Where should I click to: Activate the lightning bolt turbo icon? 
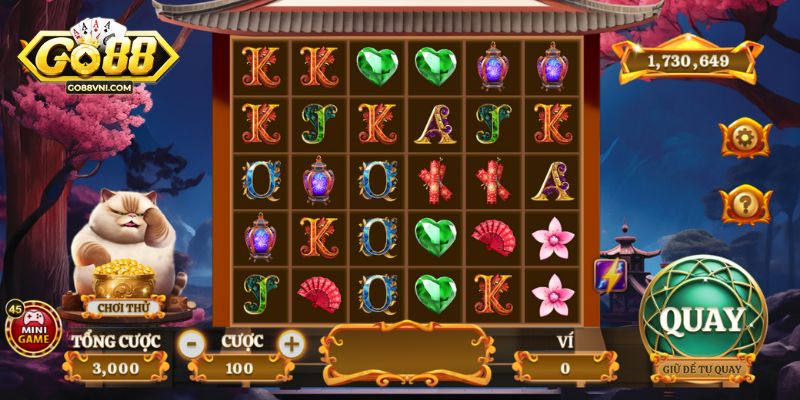tap(610, 274)
